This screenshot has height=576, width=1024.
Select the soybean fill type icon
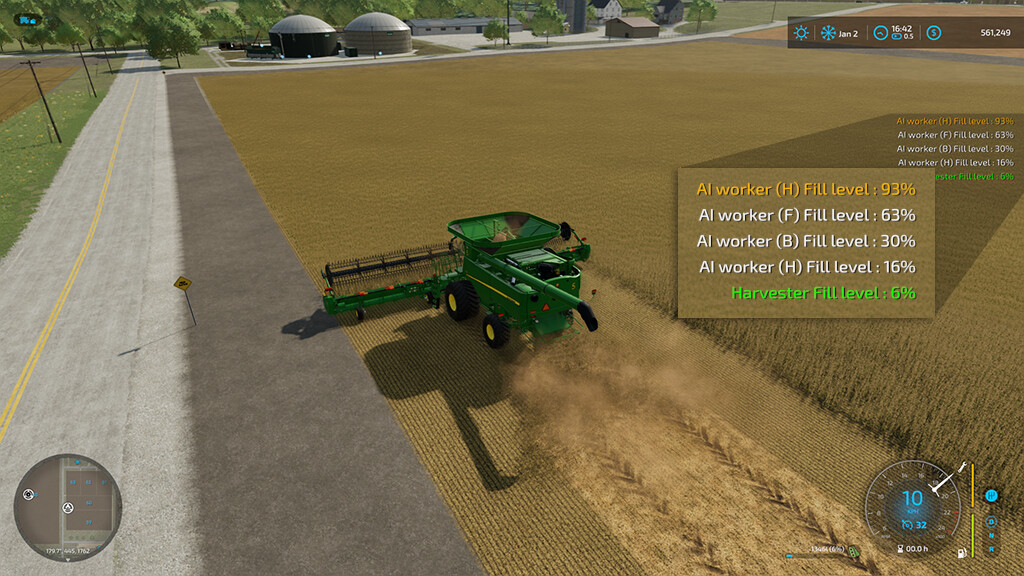(x=854, y=550)
